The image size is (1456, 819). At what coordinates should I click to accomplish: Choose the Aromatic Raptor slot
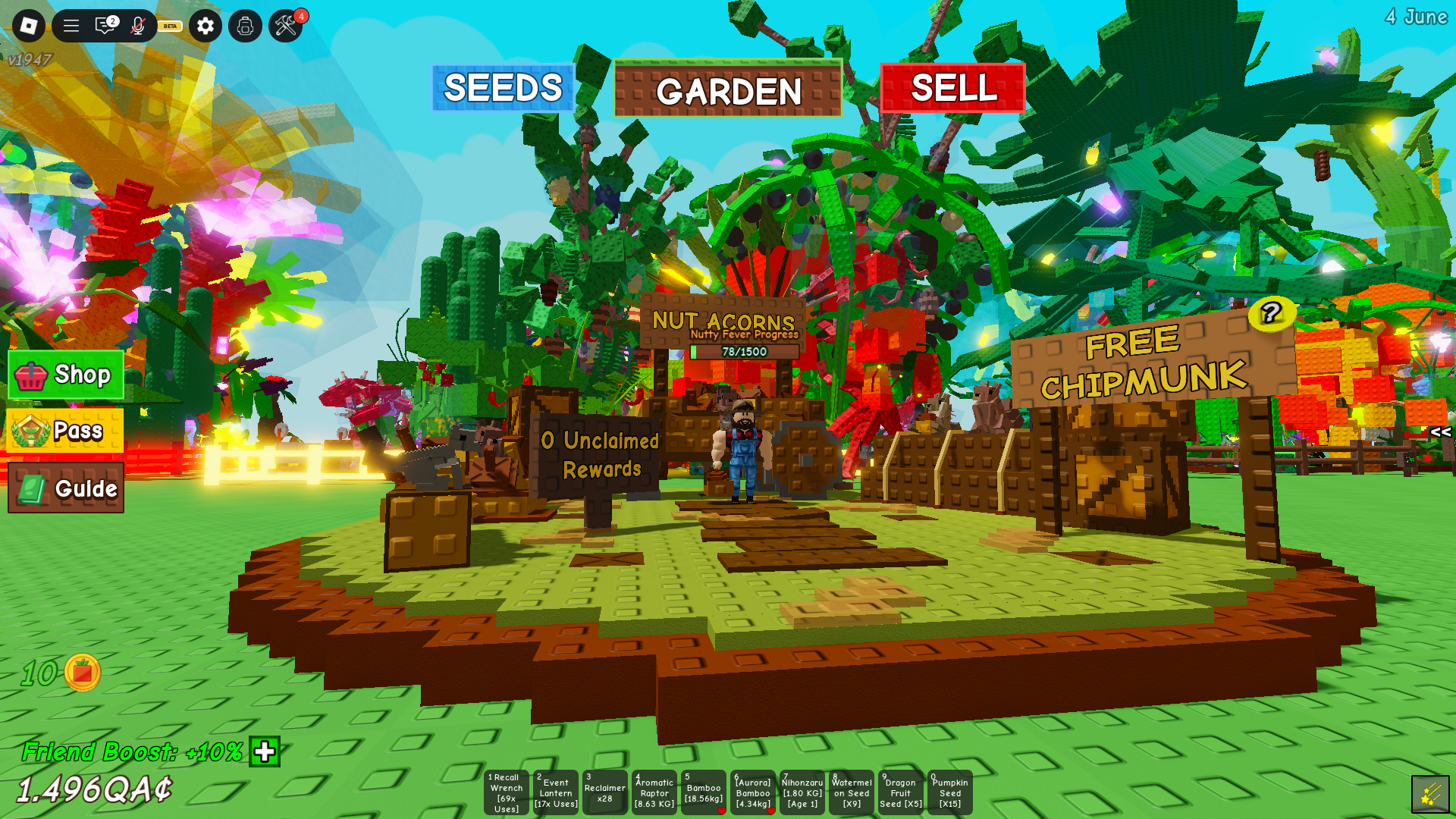coord(654,792)
